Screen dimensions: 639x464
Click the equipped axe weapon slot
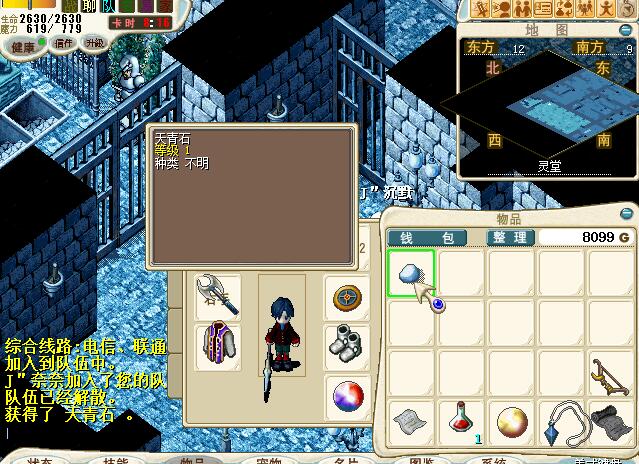click(216, 296)
